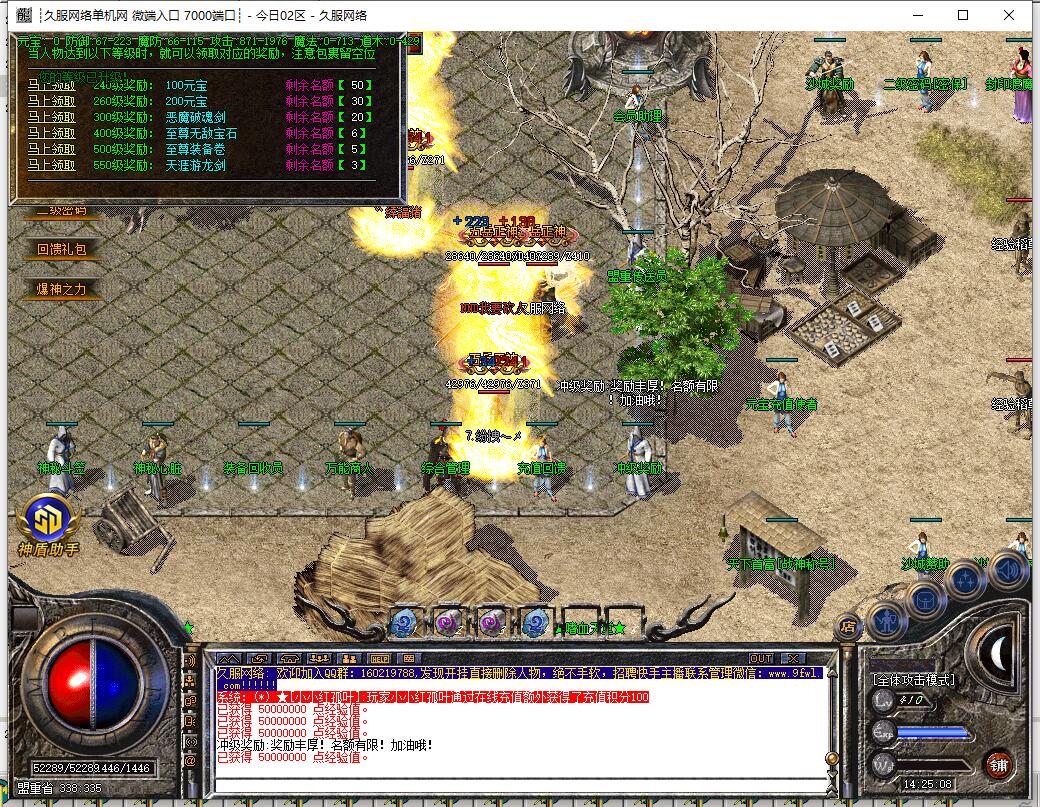Switch the 全体攻击模式 attack mode
This screenshot has height=807, width=1040.
point(913,680)
